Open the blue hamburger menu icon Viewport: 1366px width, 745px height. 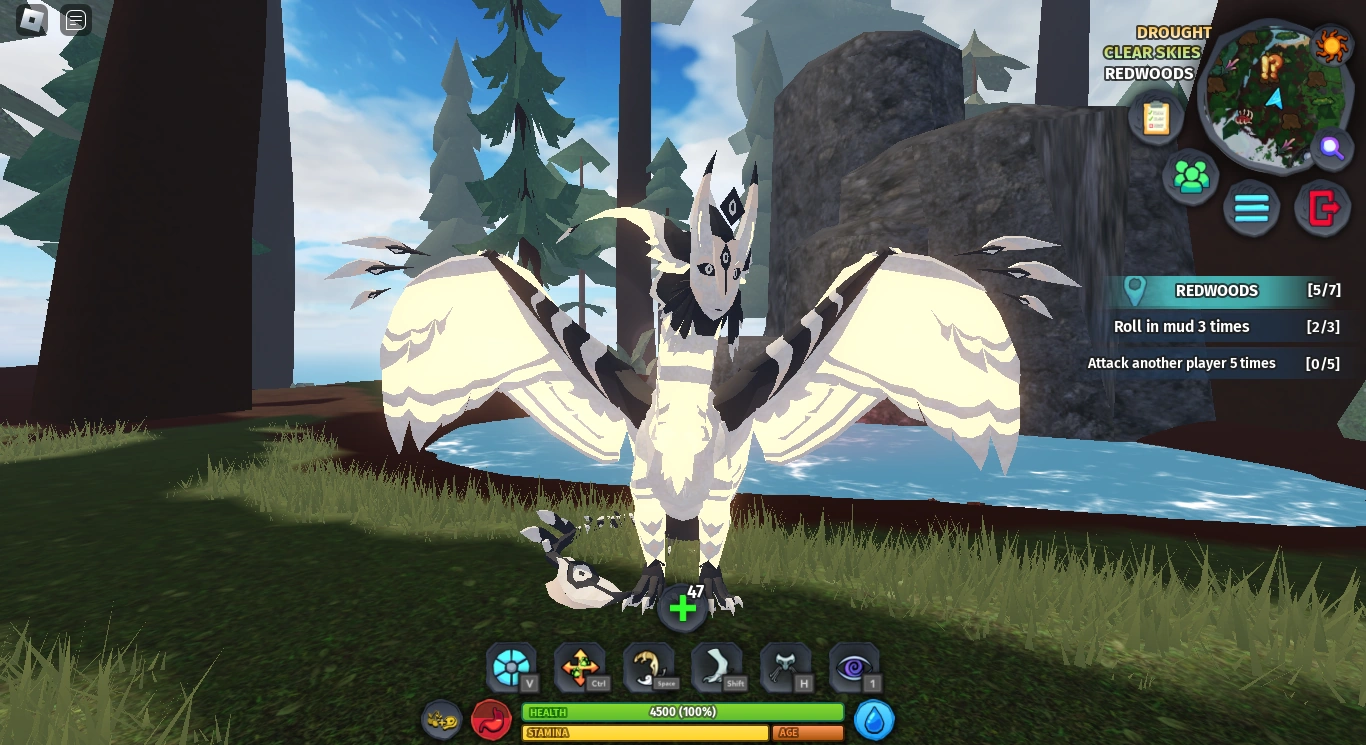[x=1252, y=208]
